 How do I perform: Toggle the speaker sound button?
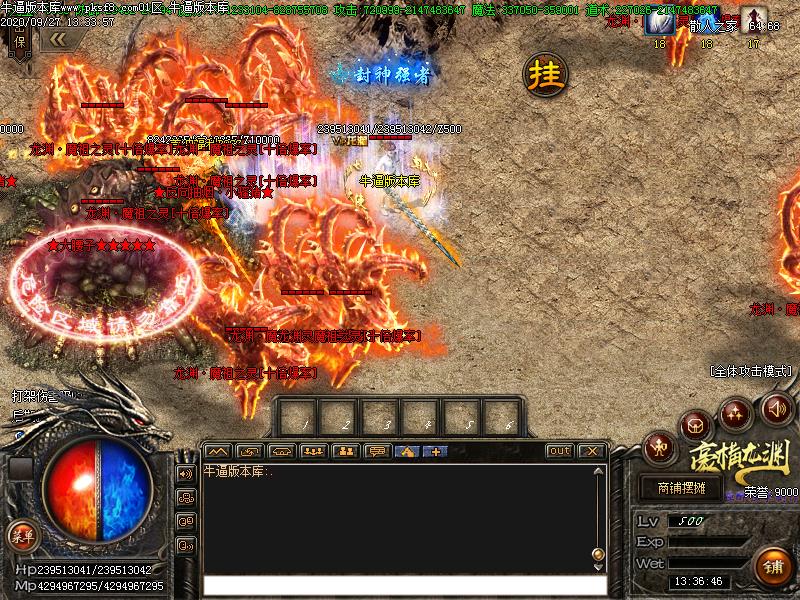pyautogui.click(x=776, y=408)
